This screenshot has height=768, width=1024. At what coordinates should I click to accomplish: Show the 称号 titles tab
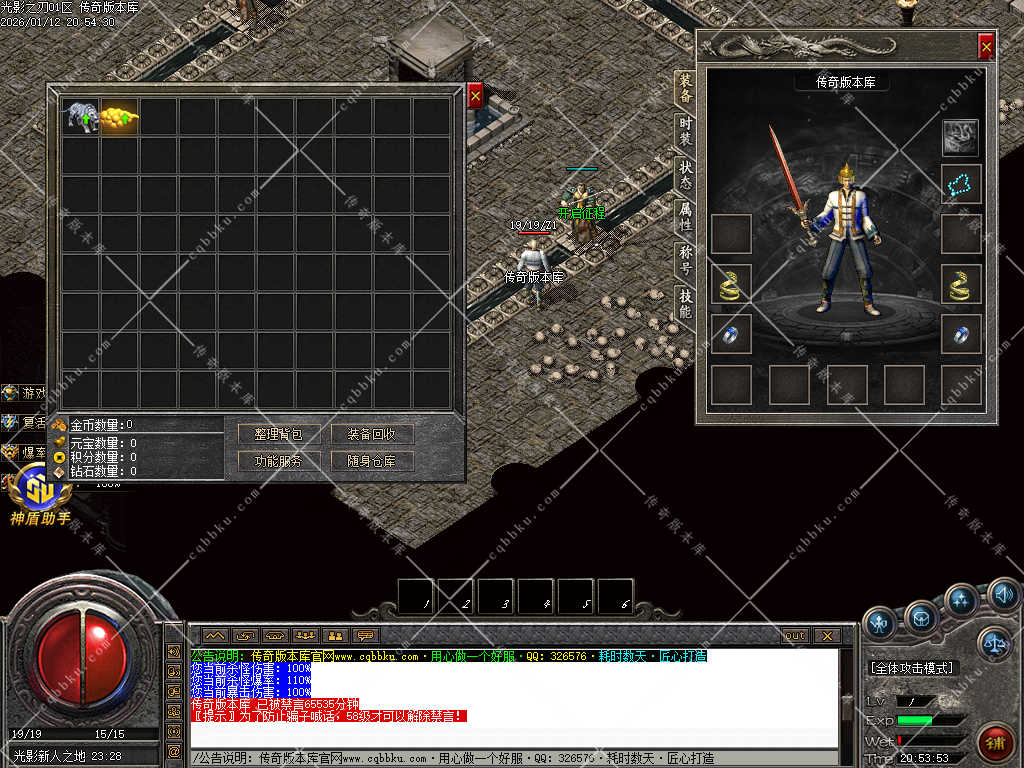click(x=685, y=260)
